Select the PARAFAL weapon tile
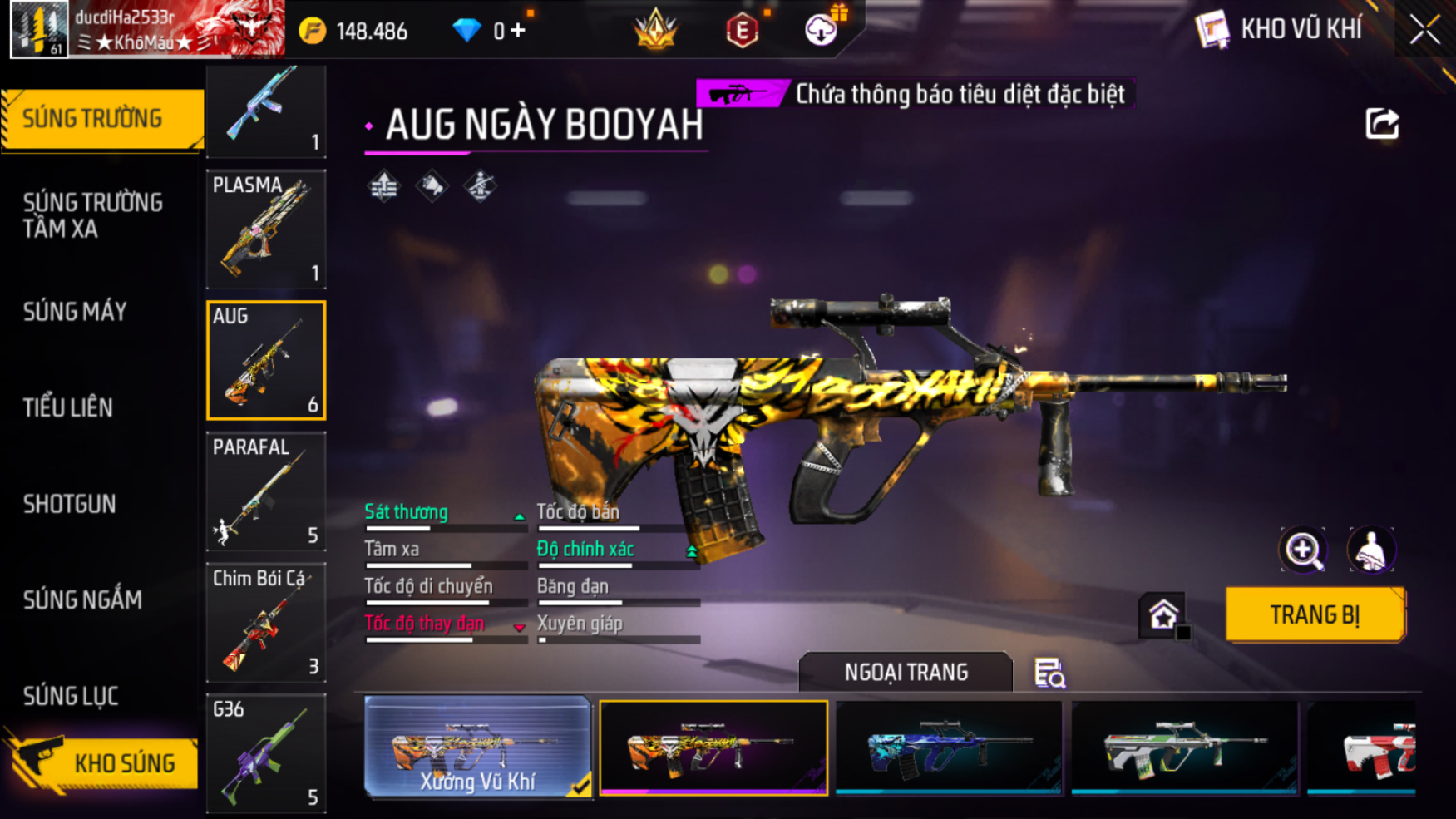This screenshot has height=819, width=1456. click(266, 491)
